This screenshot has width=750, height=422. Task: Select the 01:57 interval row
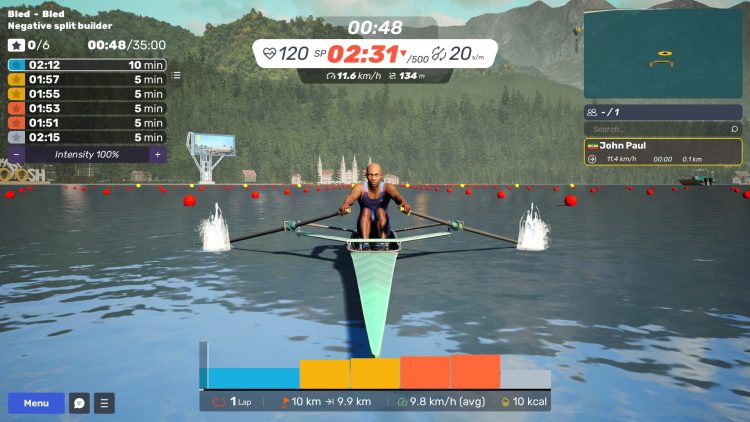point(86,80)
